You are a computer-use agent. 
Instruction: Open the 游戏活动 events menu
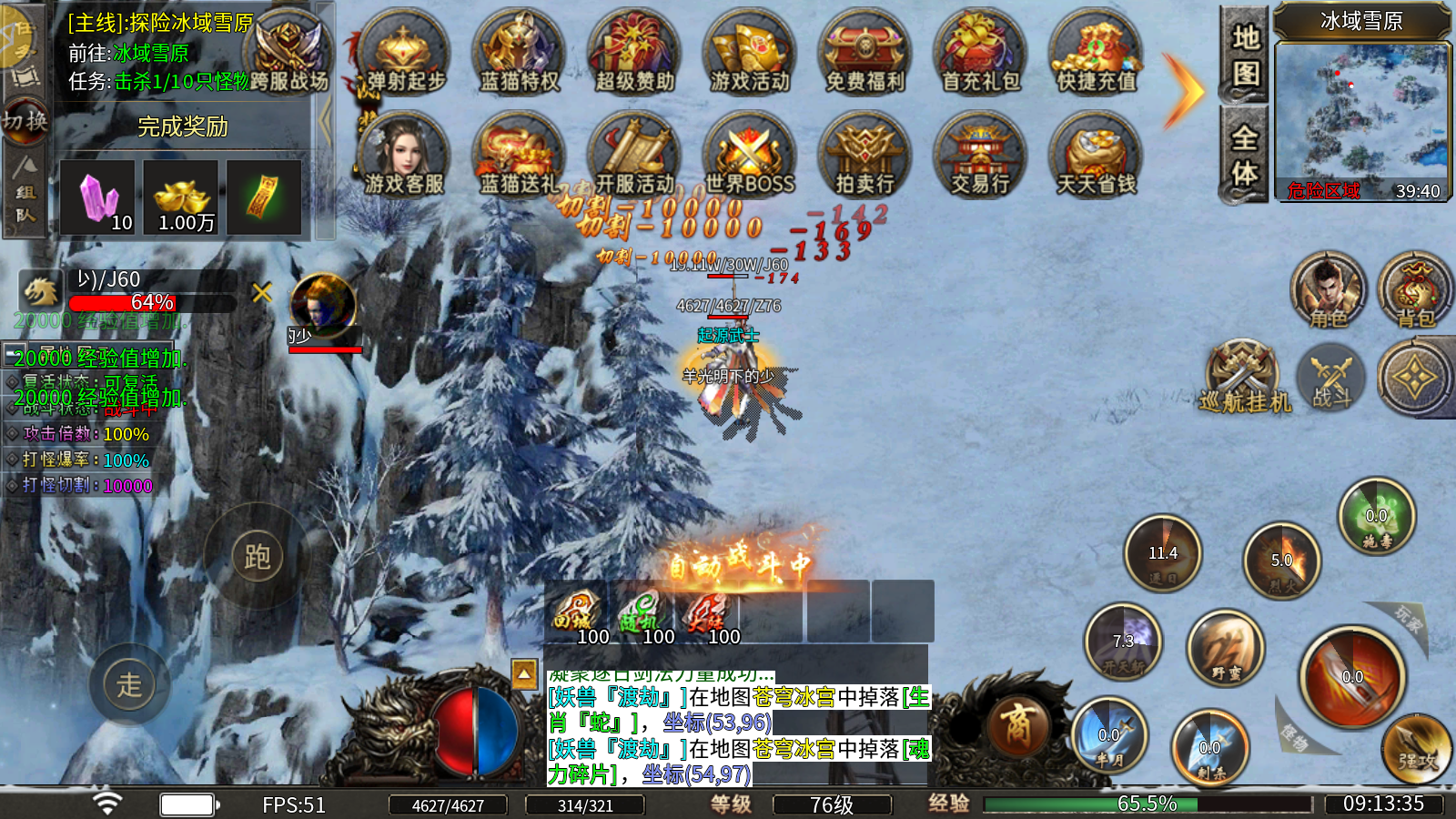(x=750, y=53)
